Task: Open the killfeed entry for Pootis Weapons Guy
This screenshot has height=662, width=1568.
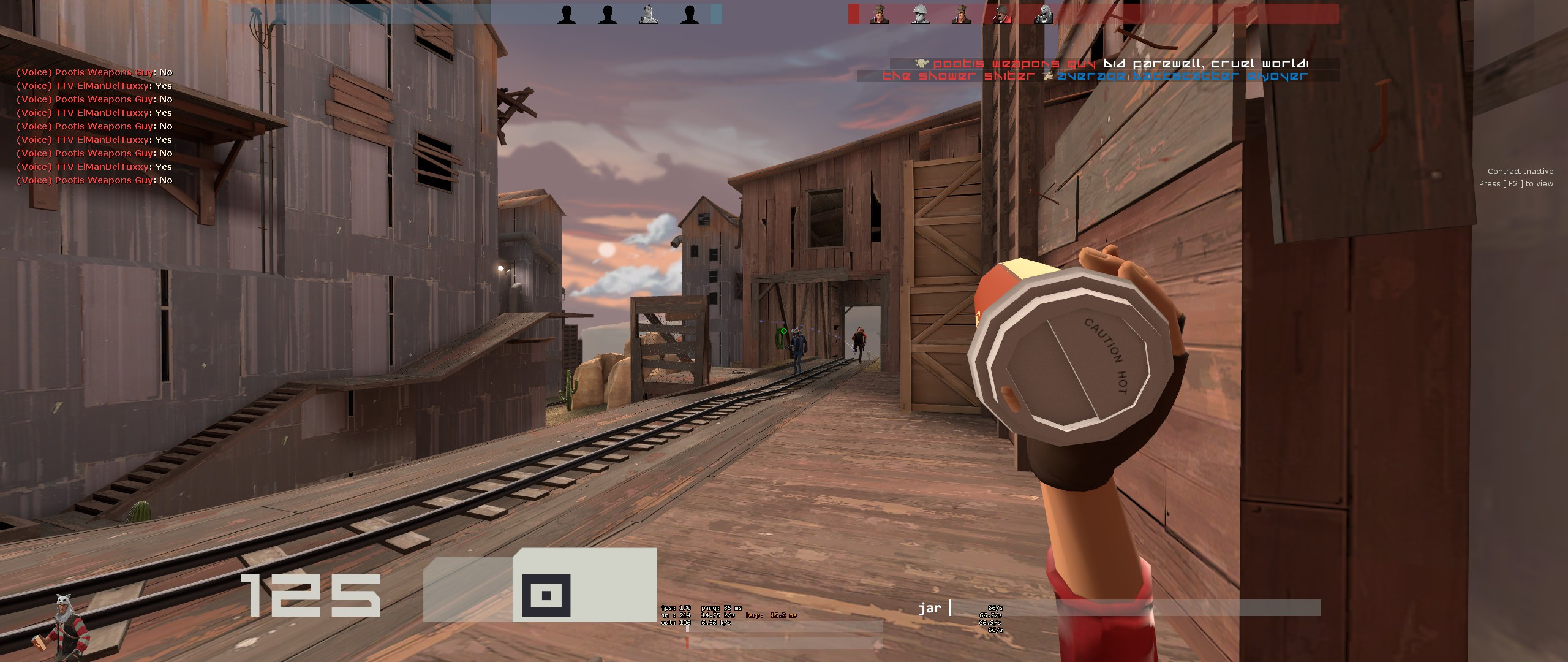Action: [x=1014, y=63]
